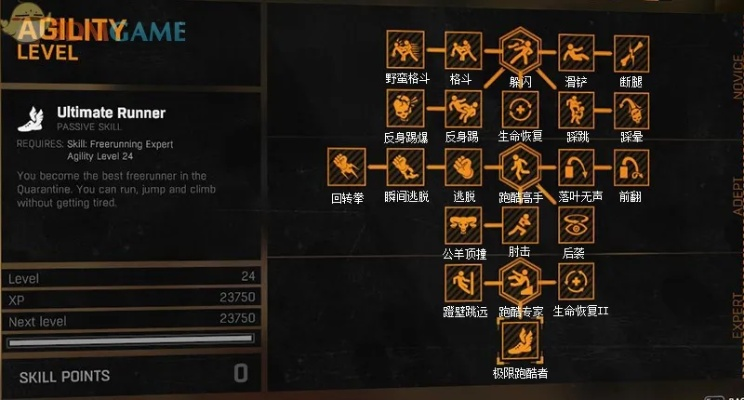Select the 极限跑酷者 Ultimate Runner skill
Screen dimensions: 744x400
(x=519, y=343)
